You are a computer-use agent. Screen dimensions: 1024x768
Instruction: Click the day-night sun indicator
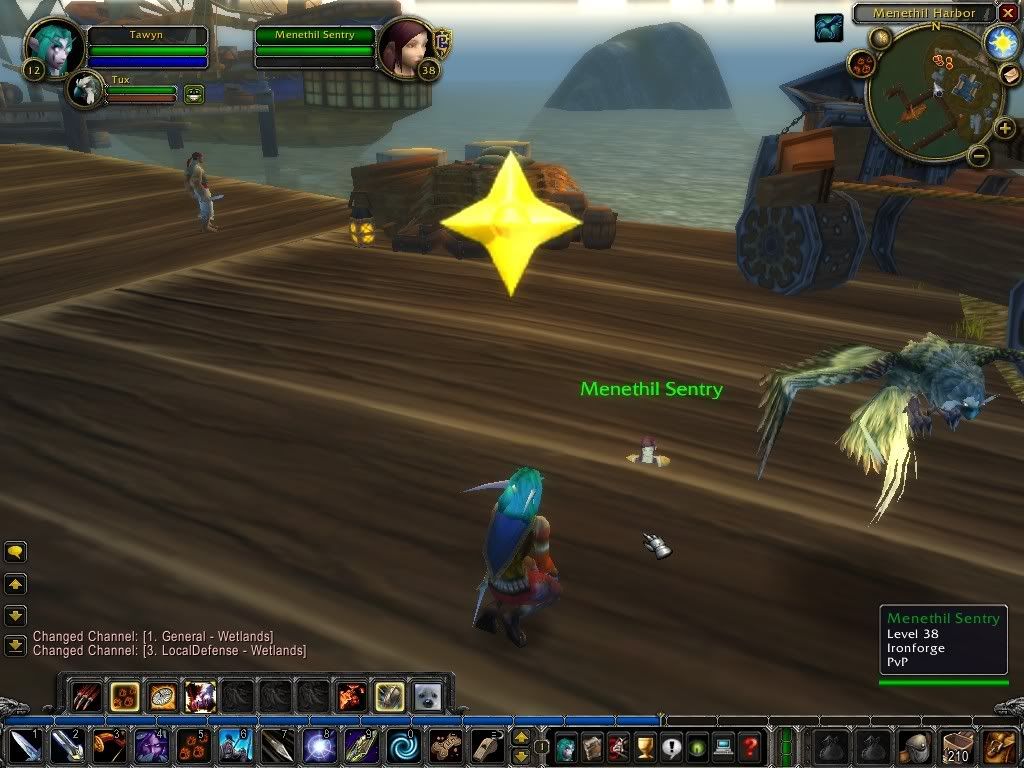point(1001,42)
